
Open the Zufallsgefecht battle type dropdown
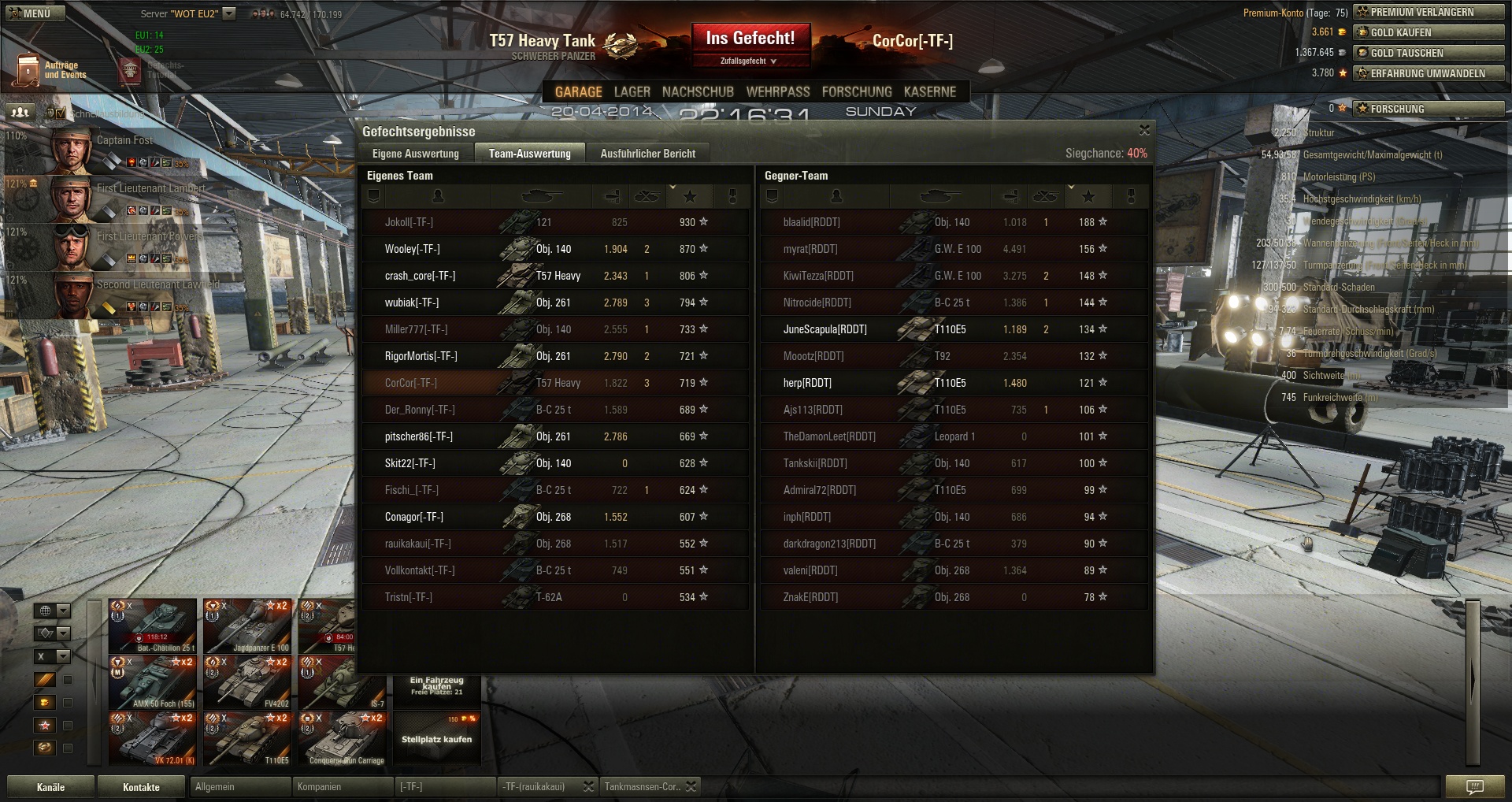click(749, 61)
